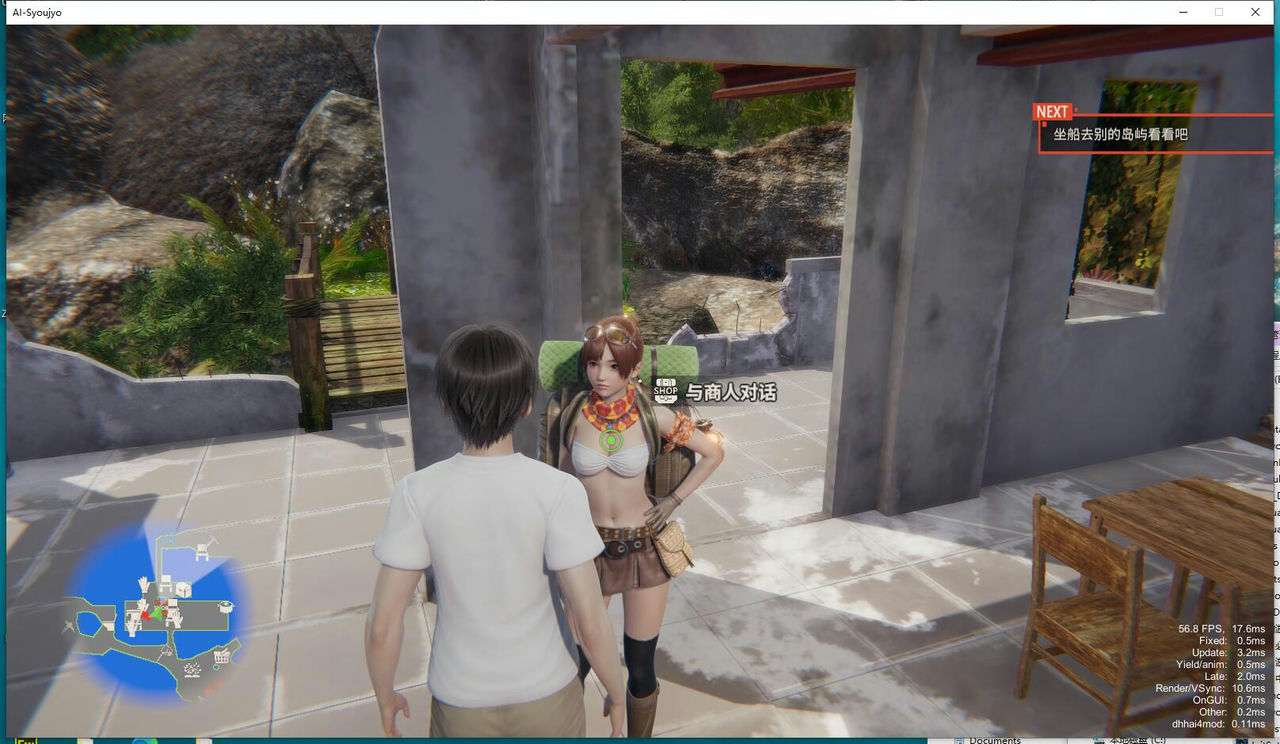
Task: Click the red player arrow on the minimap
Action: [144, 615]
